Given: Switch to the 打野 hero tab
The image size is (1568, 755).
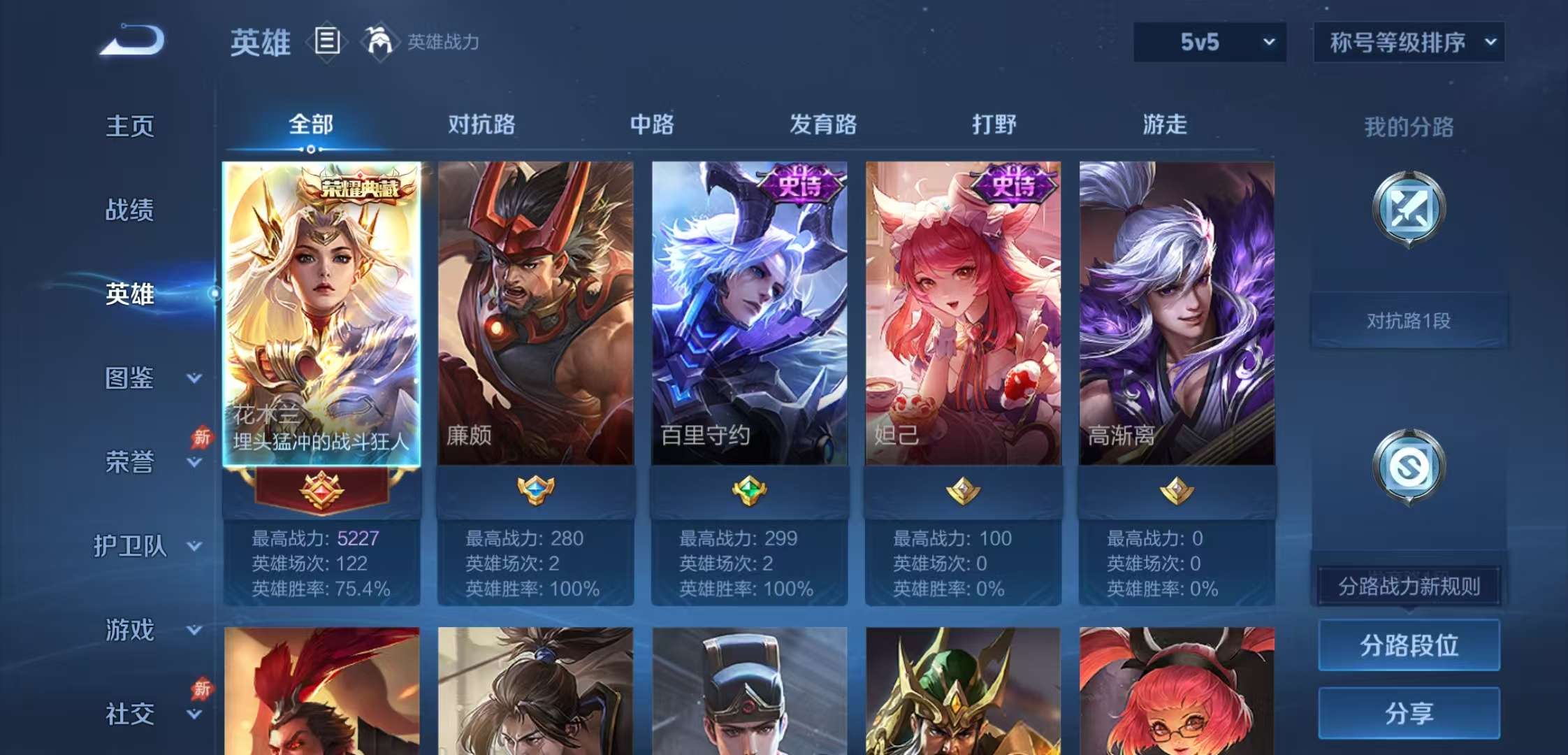Looking at the screenshot, I should click(x=994, y=126).
